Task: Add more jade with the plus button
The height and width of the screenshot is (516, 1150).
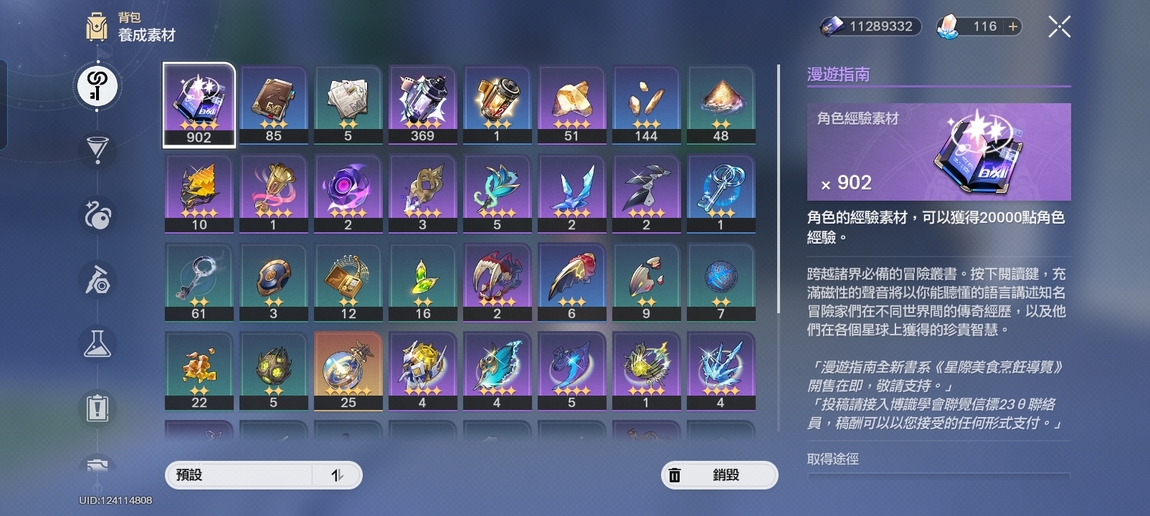Action: (x=1013, y=27)
